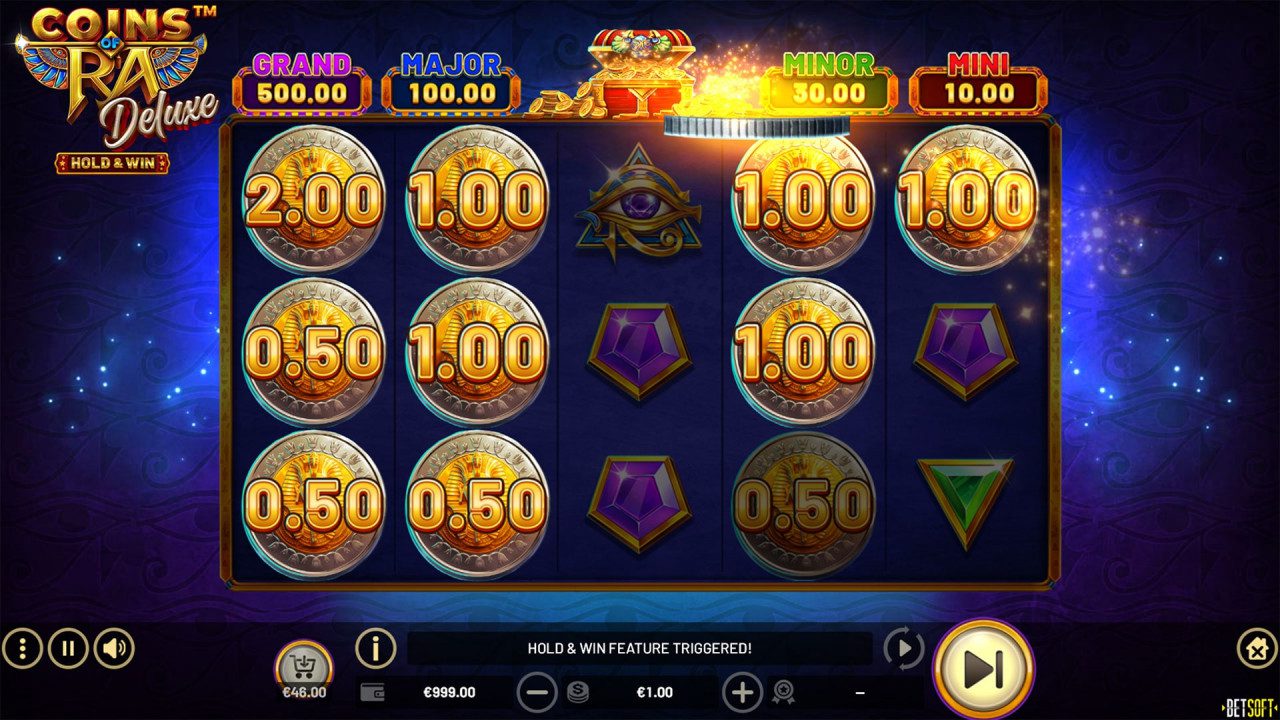Enable autoplay spins
The height and width of the screenshot is (720, 1280).
(902, 648)
